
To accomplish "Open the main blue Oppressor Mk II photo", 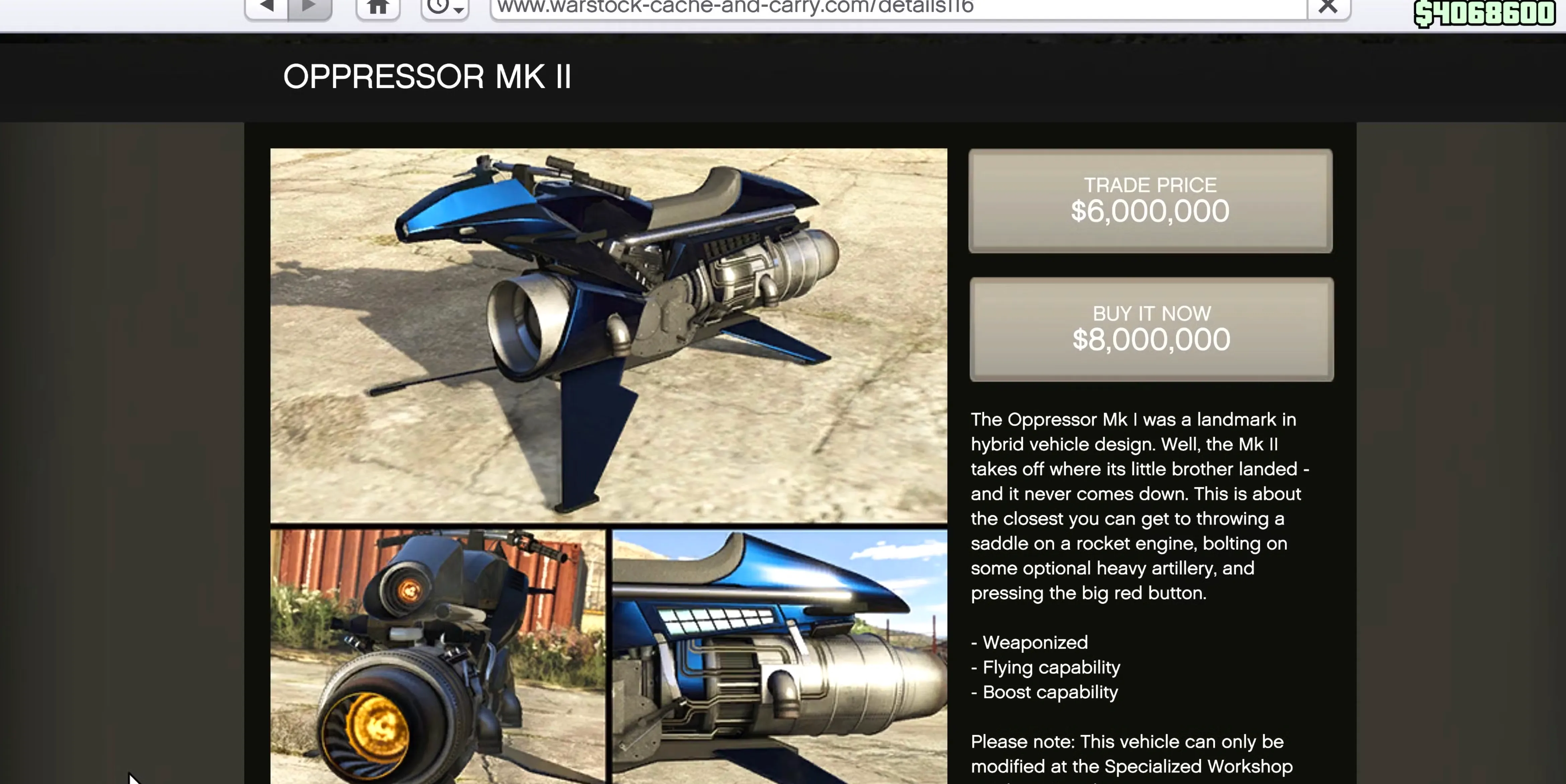I will coord(608,334).
